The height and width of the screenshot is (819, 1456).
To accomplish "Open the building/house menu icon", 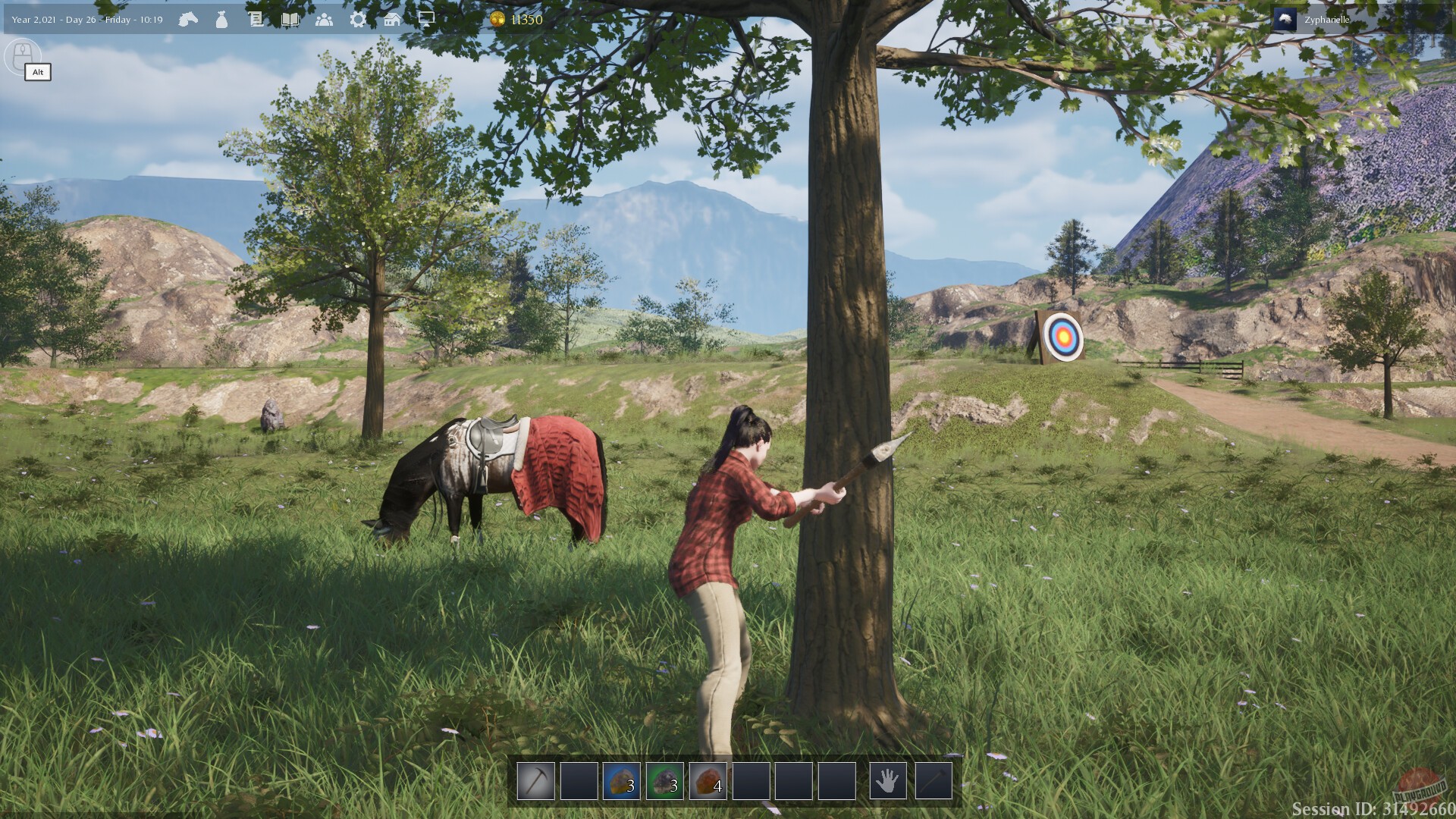I will click(392, 18).
